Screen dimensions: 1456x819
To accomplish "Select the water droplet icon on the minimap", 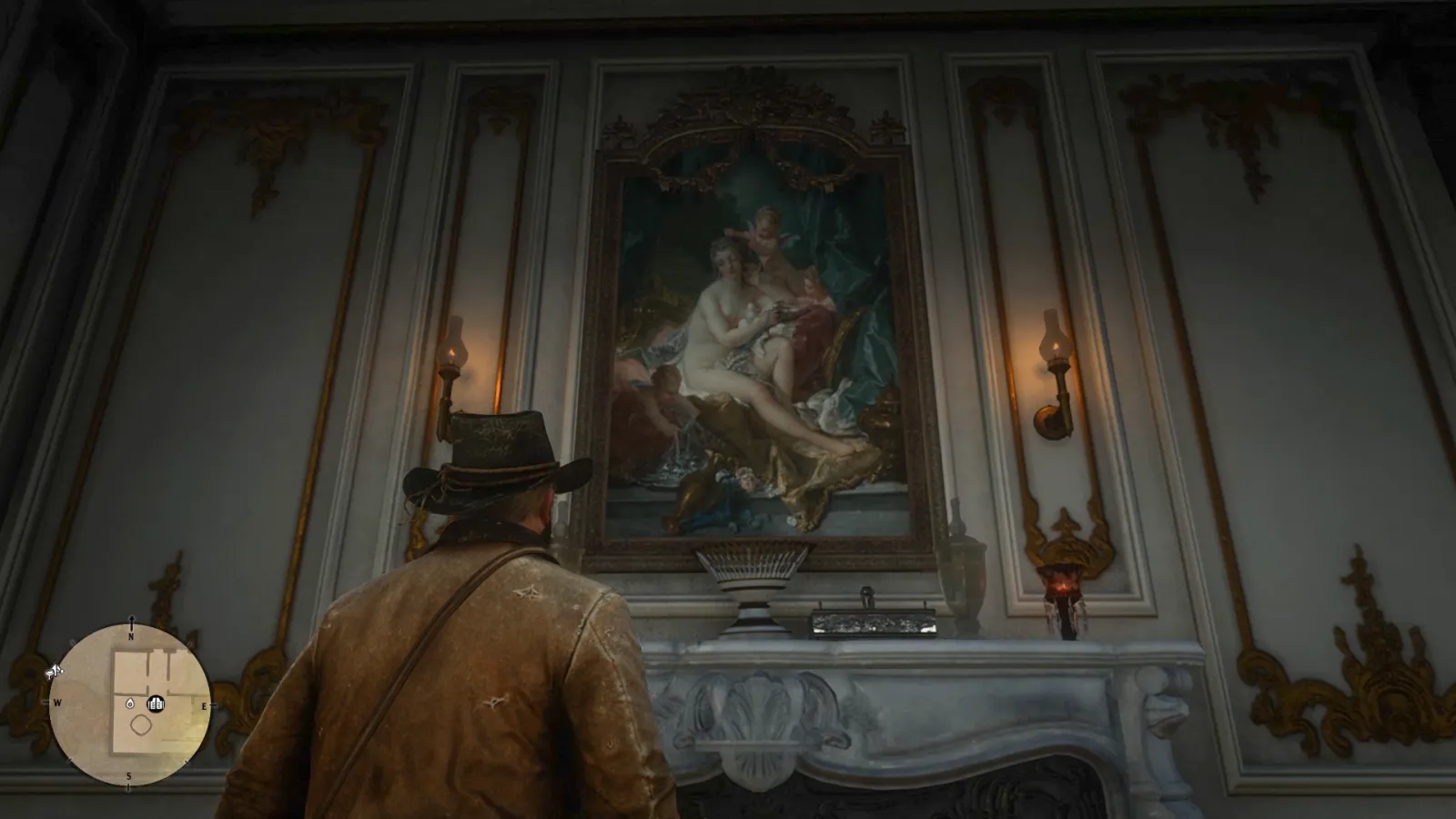I will point(130,703).
